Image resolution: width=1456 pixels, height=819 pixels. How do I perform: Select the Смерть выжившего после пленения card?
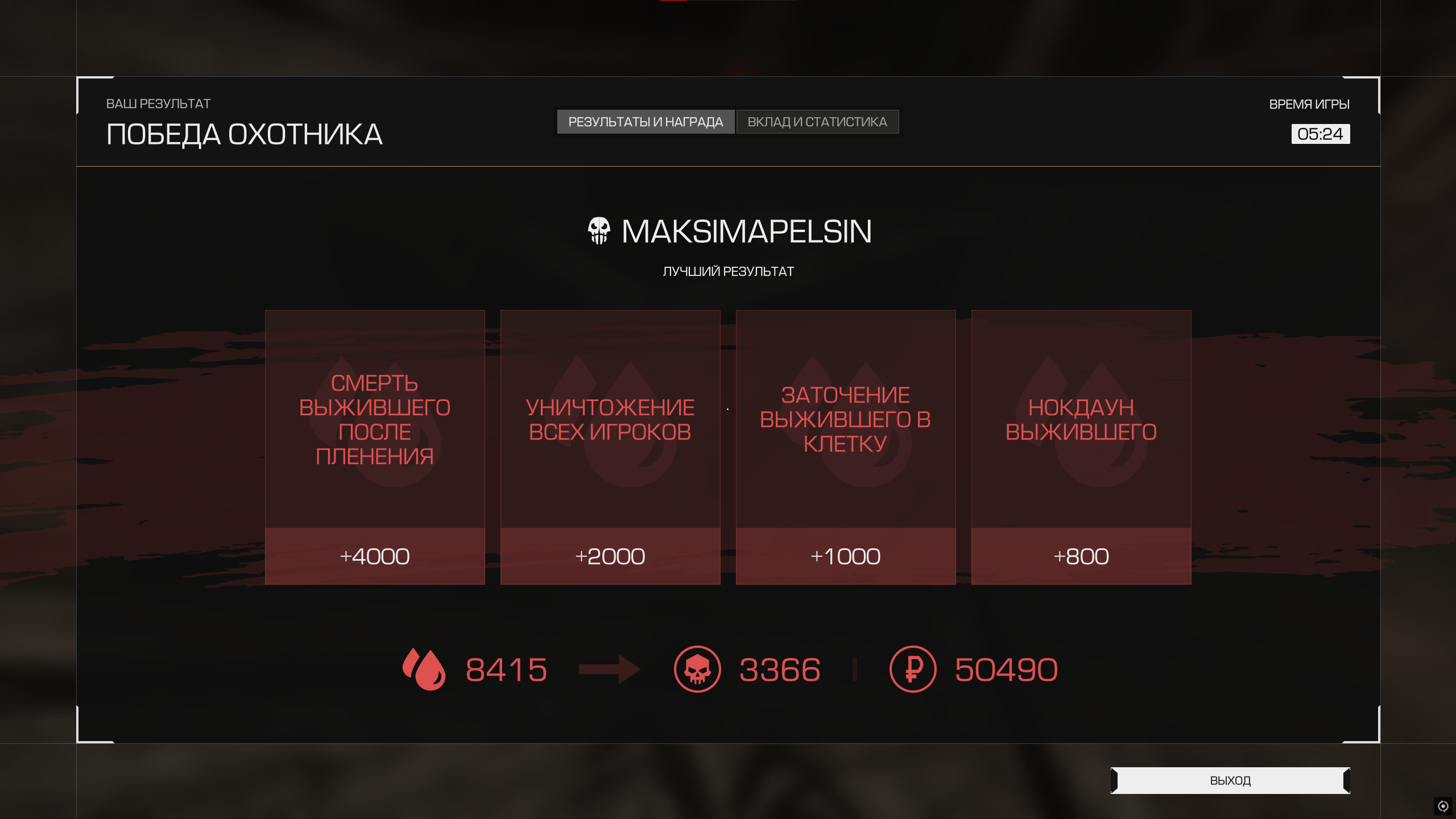point(375,446)
